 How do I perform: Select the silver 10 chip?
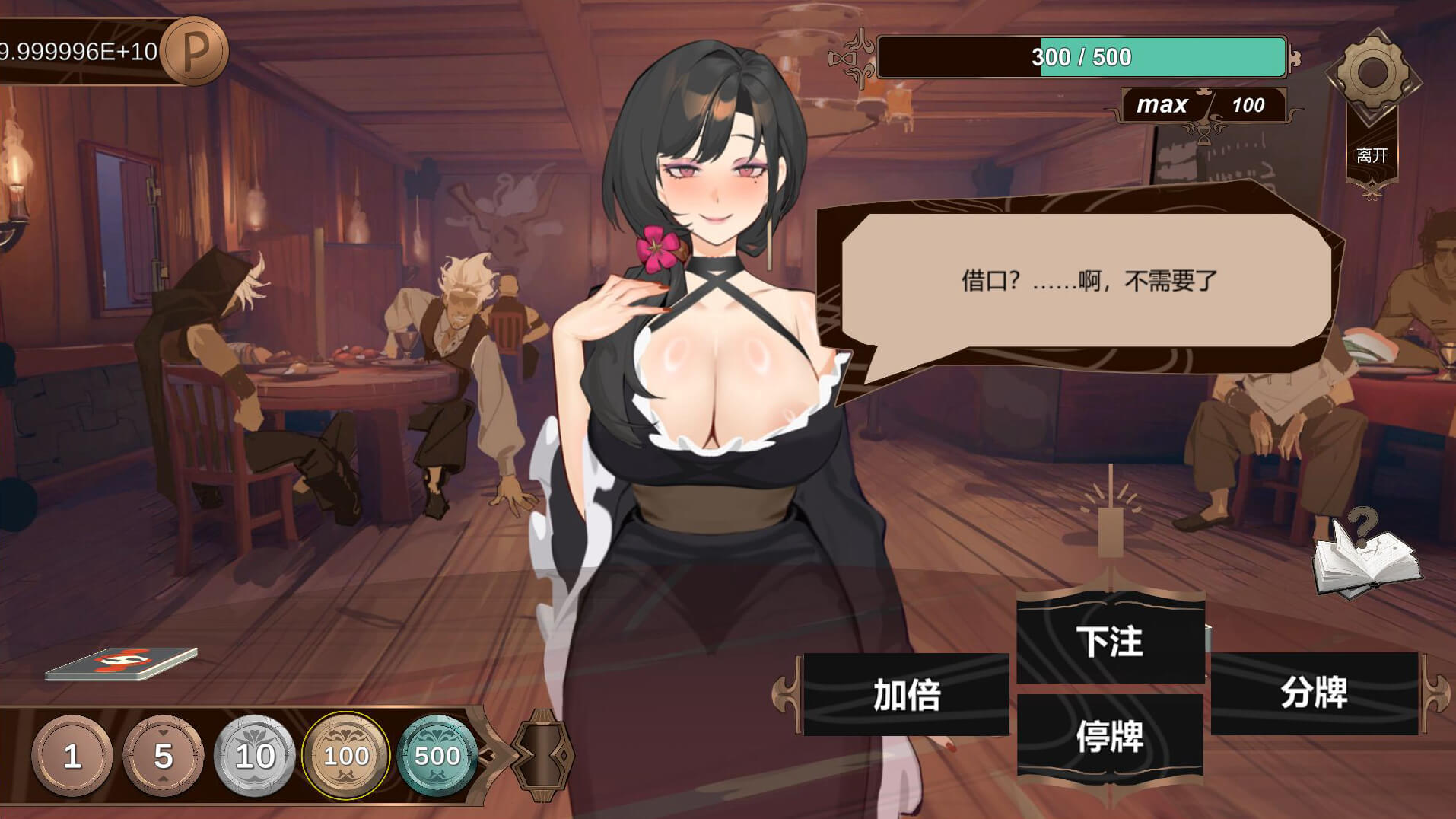[255, 756]
